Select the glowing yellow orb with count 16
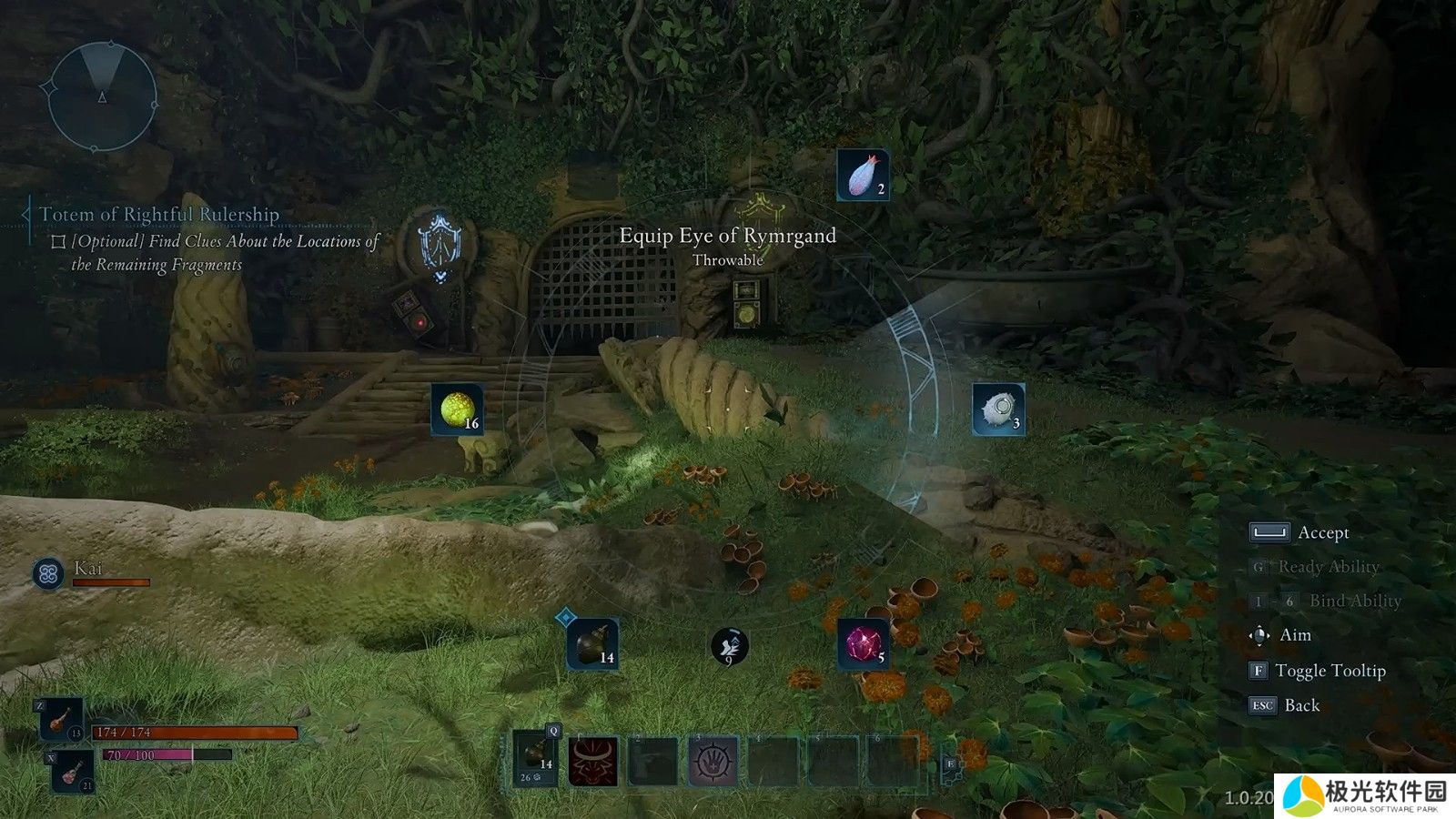The image size is (1456, 819). 457,409
